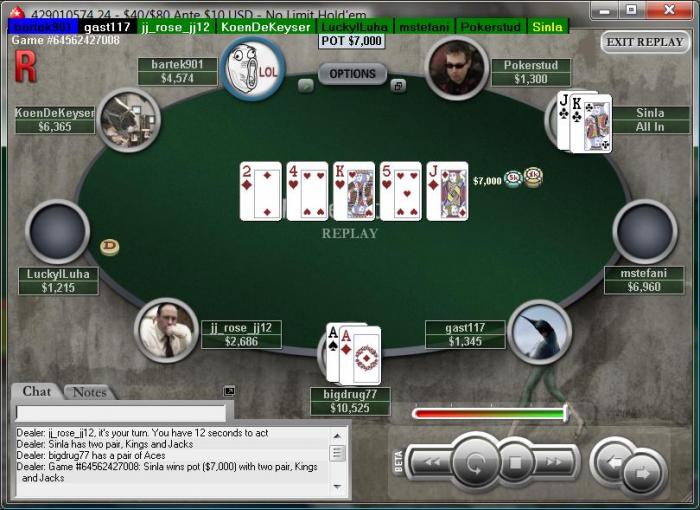Select the Pokerstud player tab
700x510 pixels.
(492, 27)
